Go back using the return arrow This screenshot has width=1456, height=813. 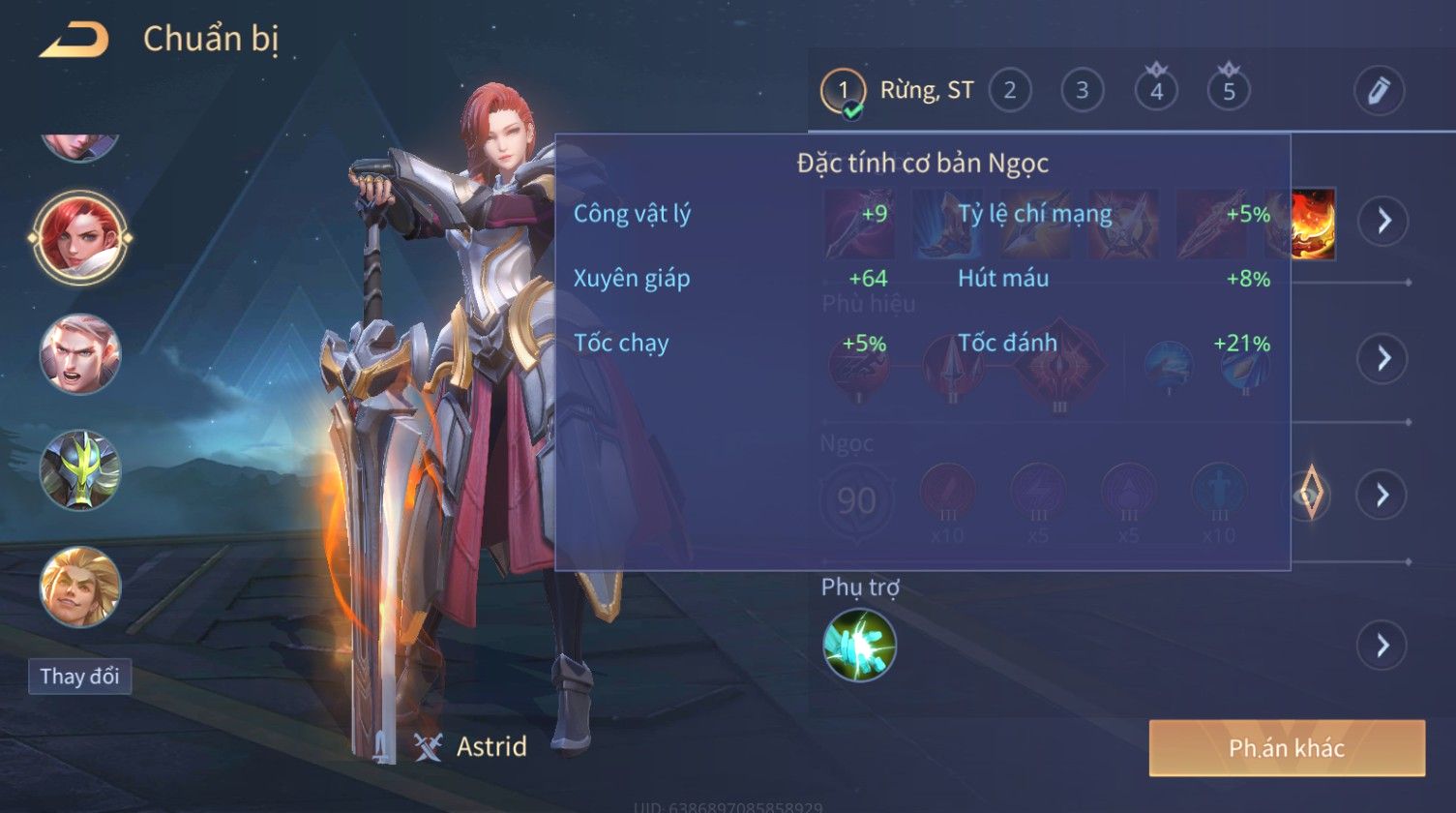click(74, 40)
